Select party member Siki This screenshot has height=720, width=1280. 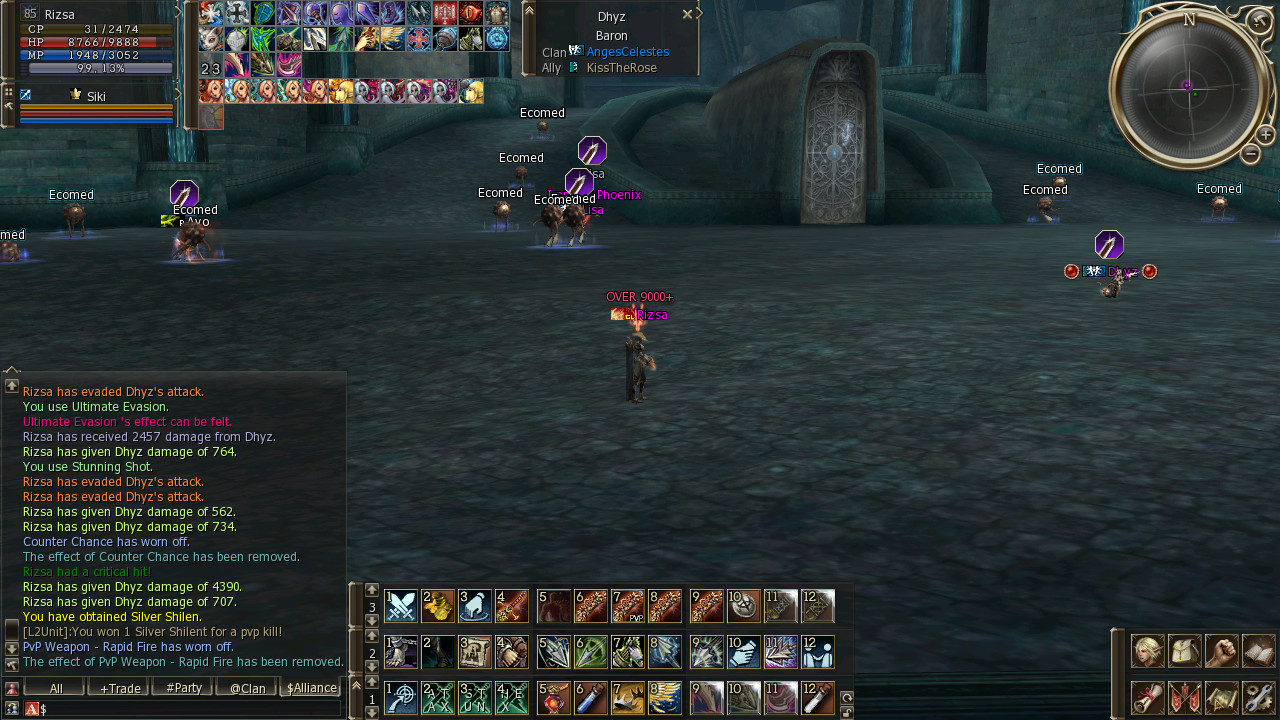(96, 97)
